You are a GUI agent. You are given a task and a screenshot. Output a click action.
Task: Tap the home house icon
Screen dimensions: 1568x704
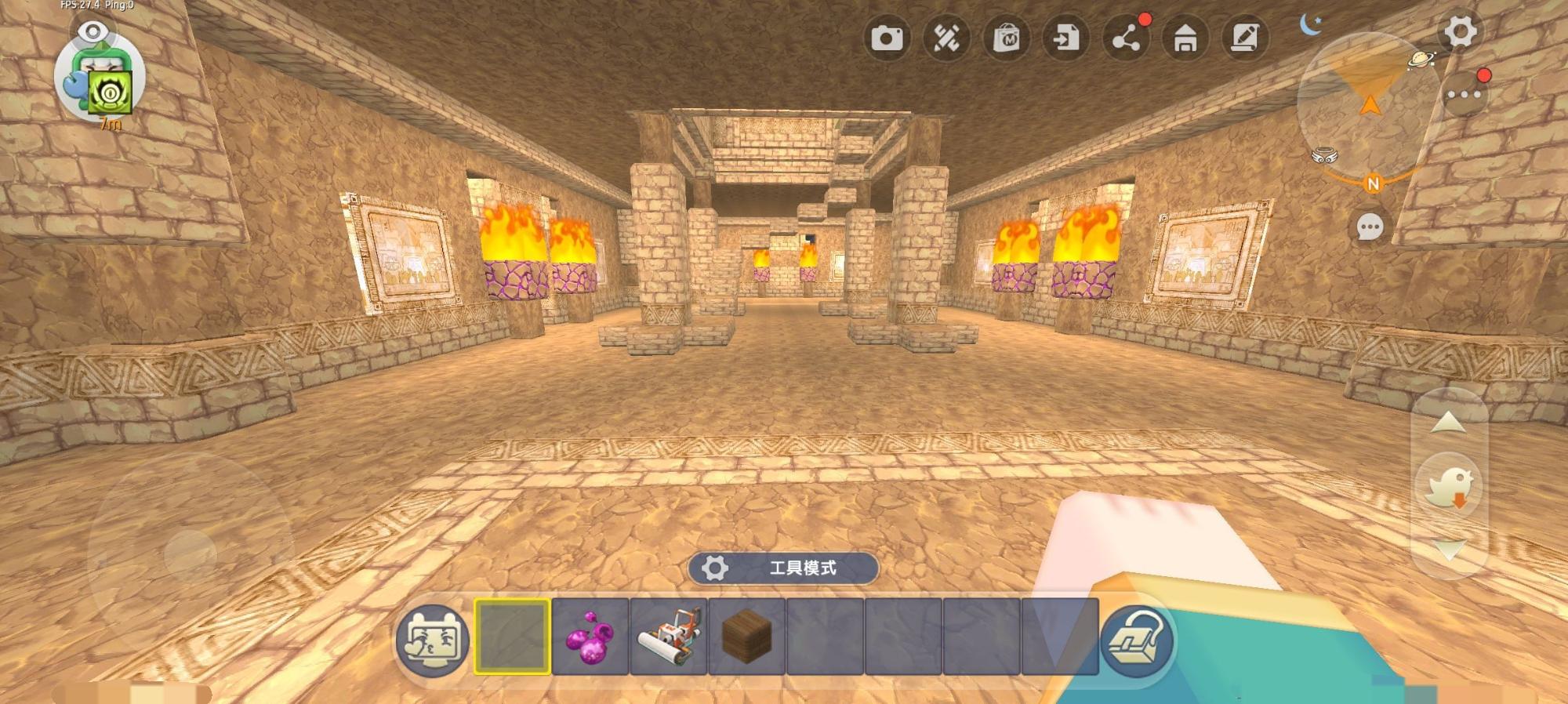tap(1185, 38)
